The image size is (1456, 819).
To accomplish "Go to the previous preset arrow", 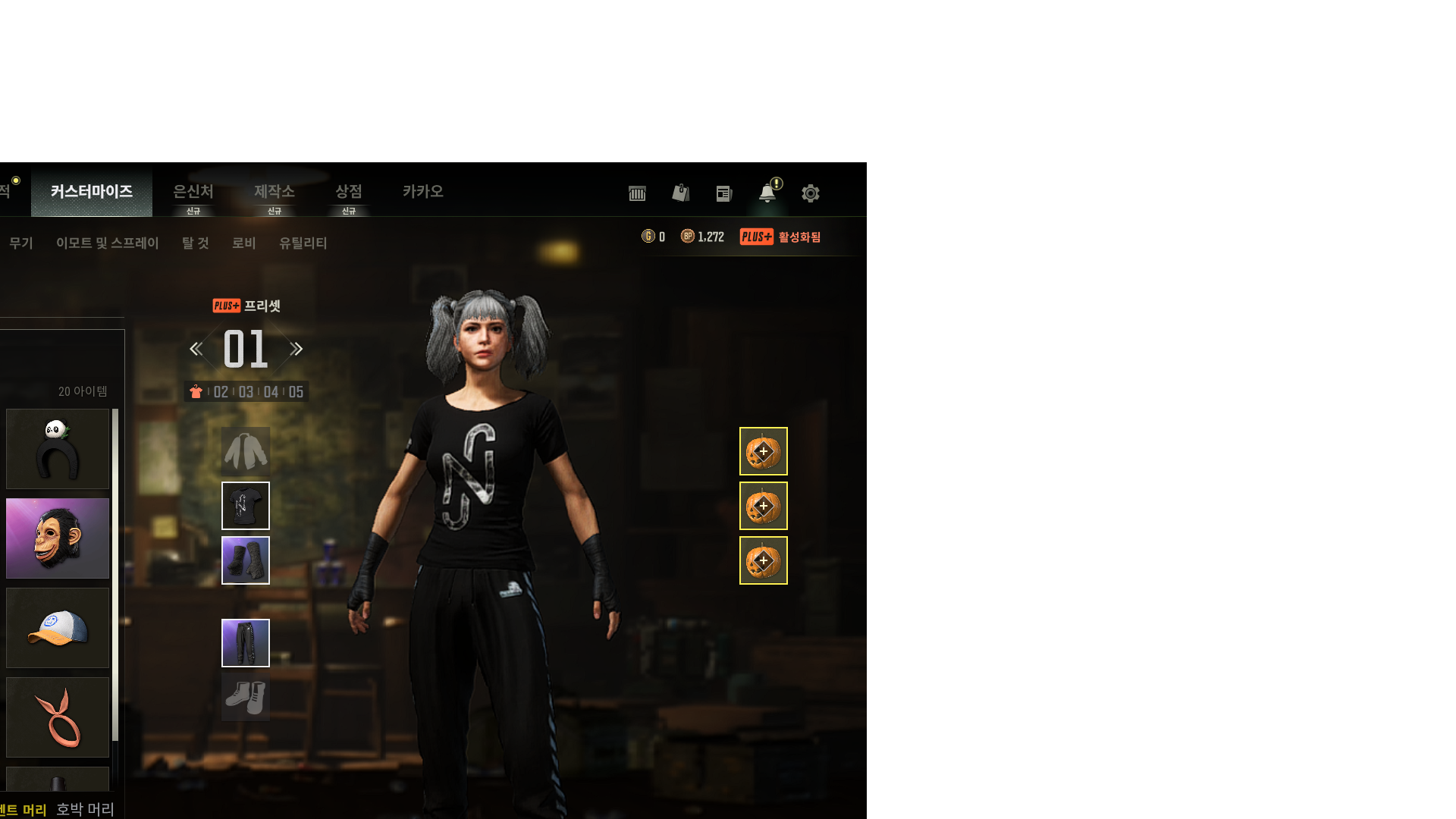I will pos(196,349).
